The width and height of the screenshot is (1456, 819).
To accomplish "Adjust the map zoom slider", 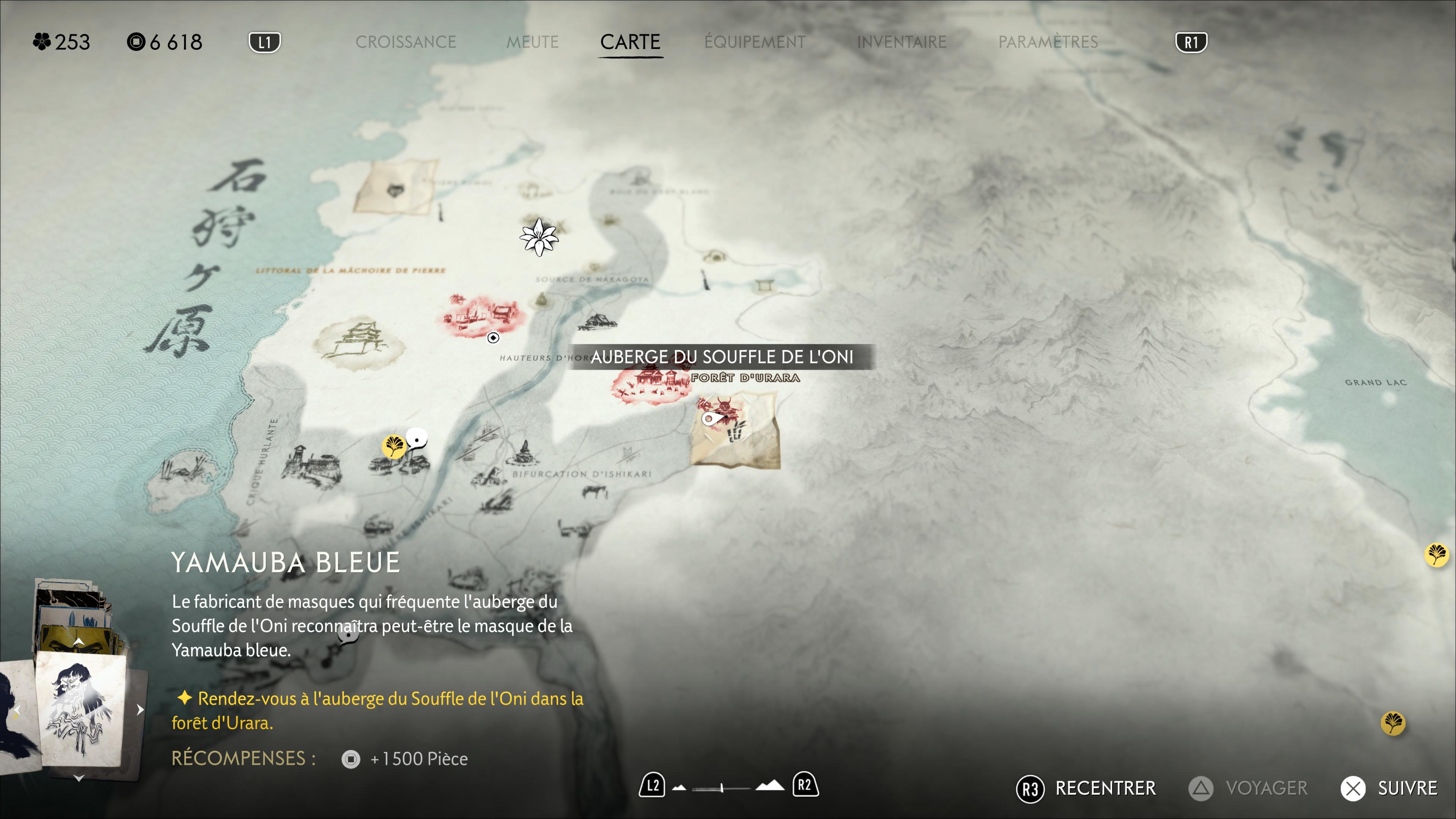I will pos(722,788).
